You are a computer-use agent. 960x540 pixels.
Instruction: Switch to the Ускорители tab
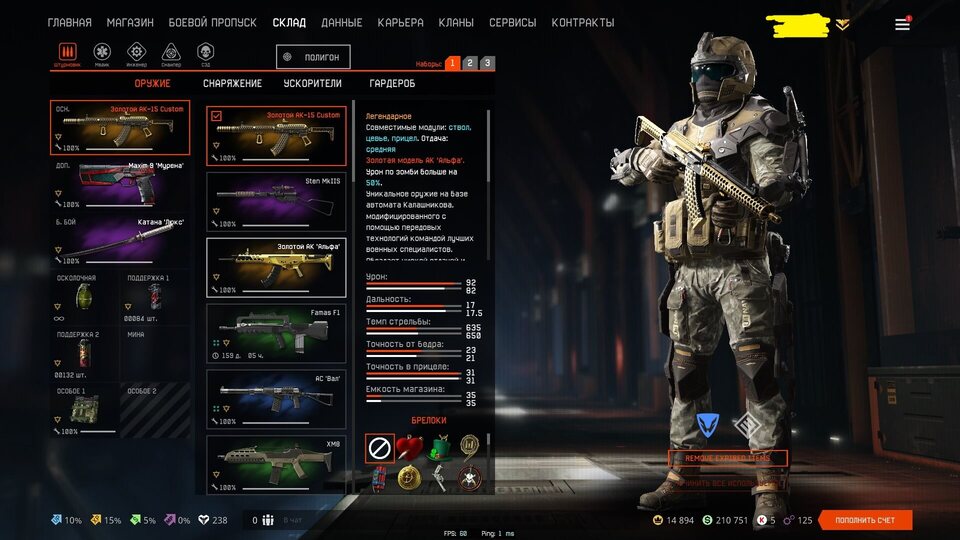coord(312,84)
